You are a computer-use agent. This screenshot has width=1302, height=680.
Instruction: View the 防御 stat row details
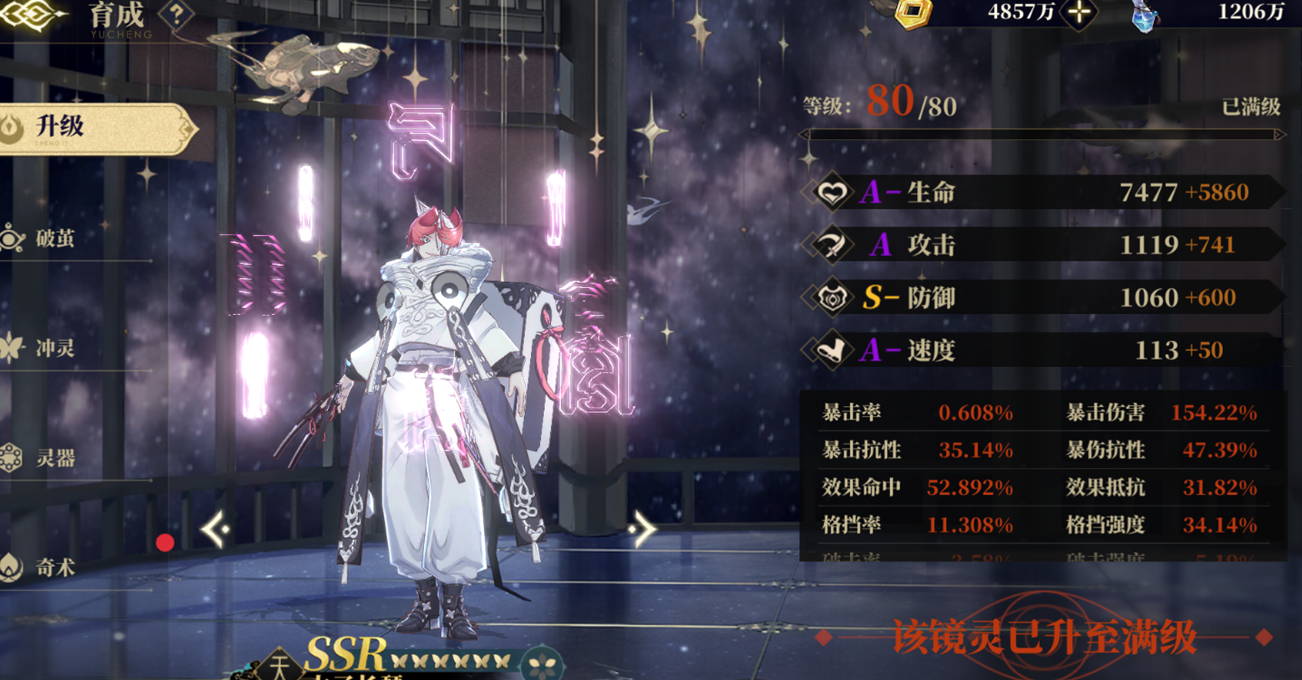pyautogui.click(x=1040, y=297)
